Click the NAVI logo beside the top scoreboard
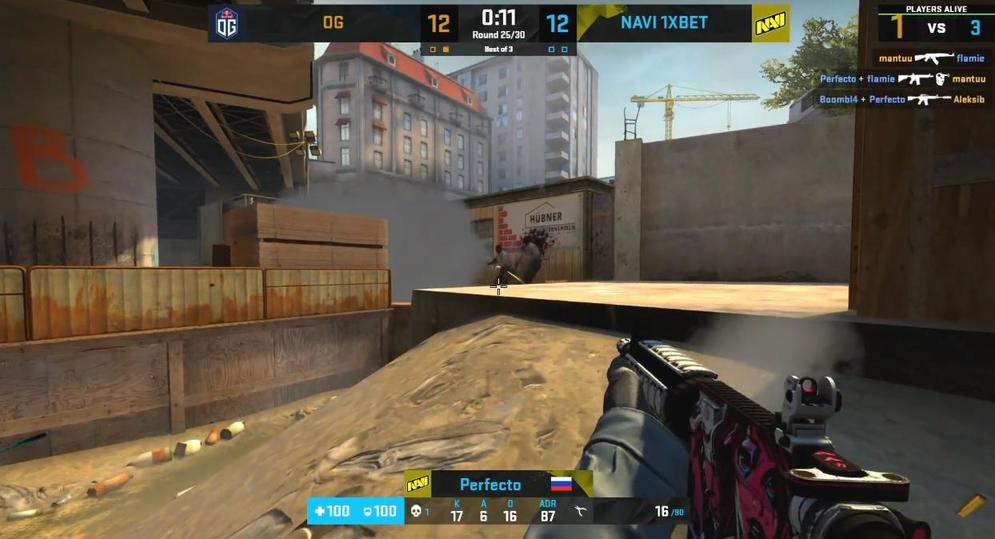The image size is (995, 539). 770,23
